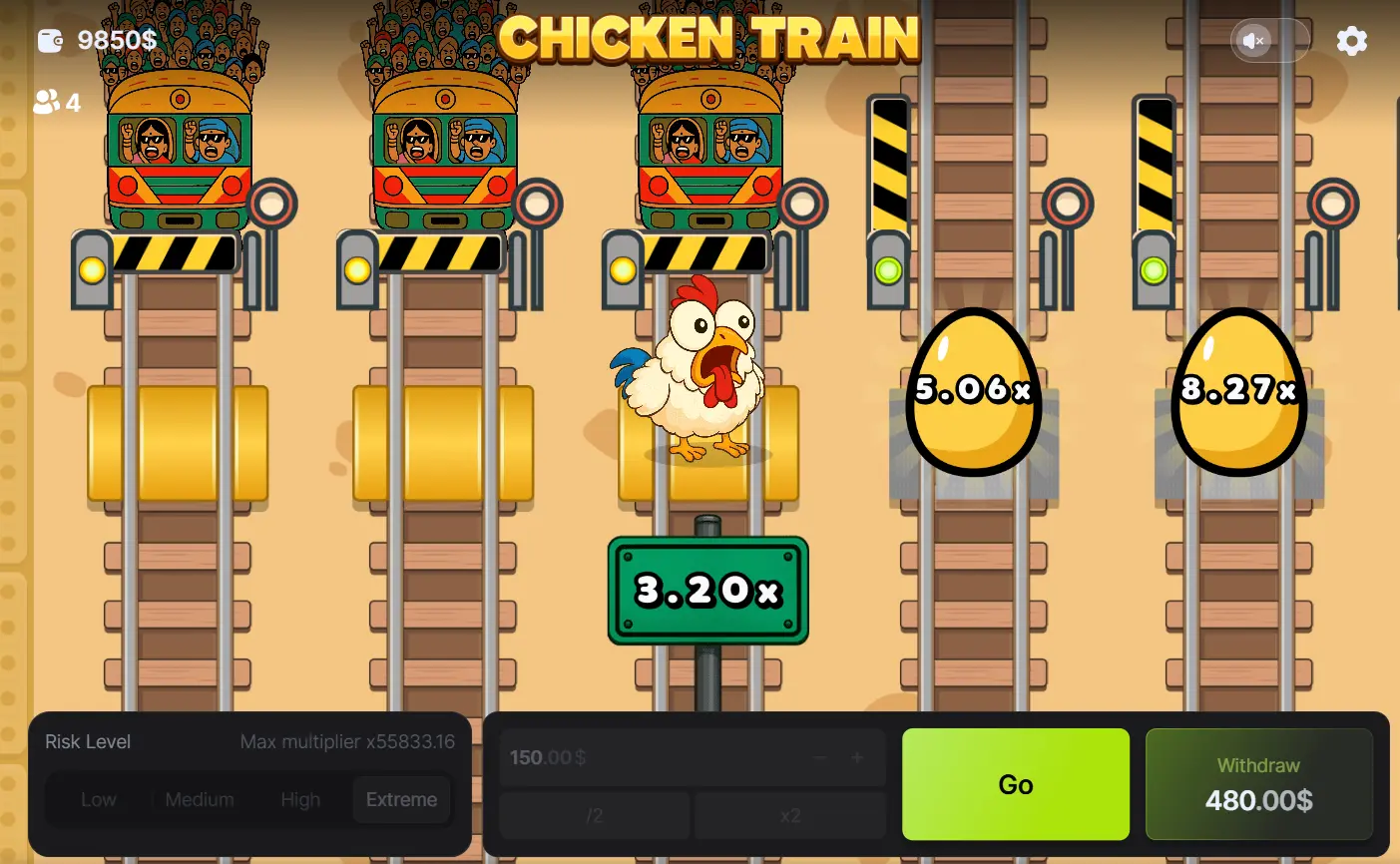
Task: Increase the bet using the plus control
Action: [856, 757]
